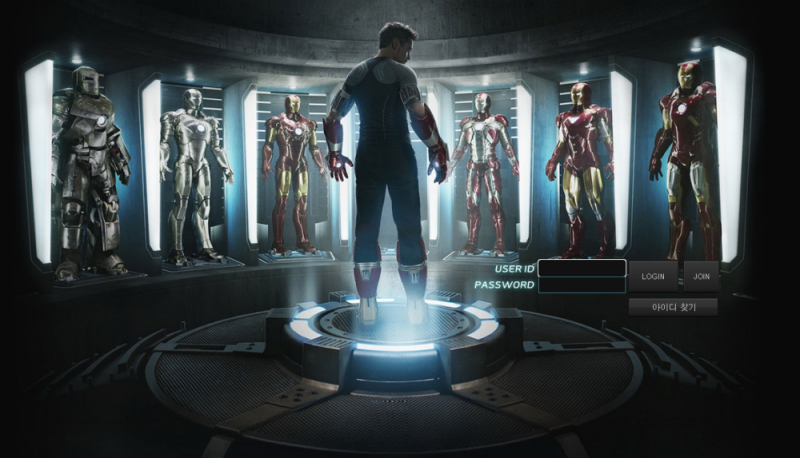The image size is (800, 458).
Task: Select the 아이디 찾기 button
Action: pos(673,307)
